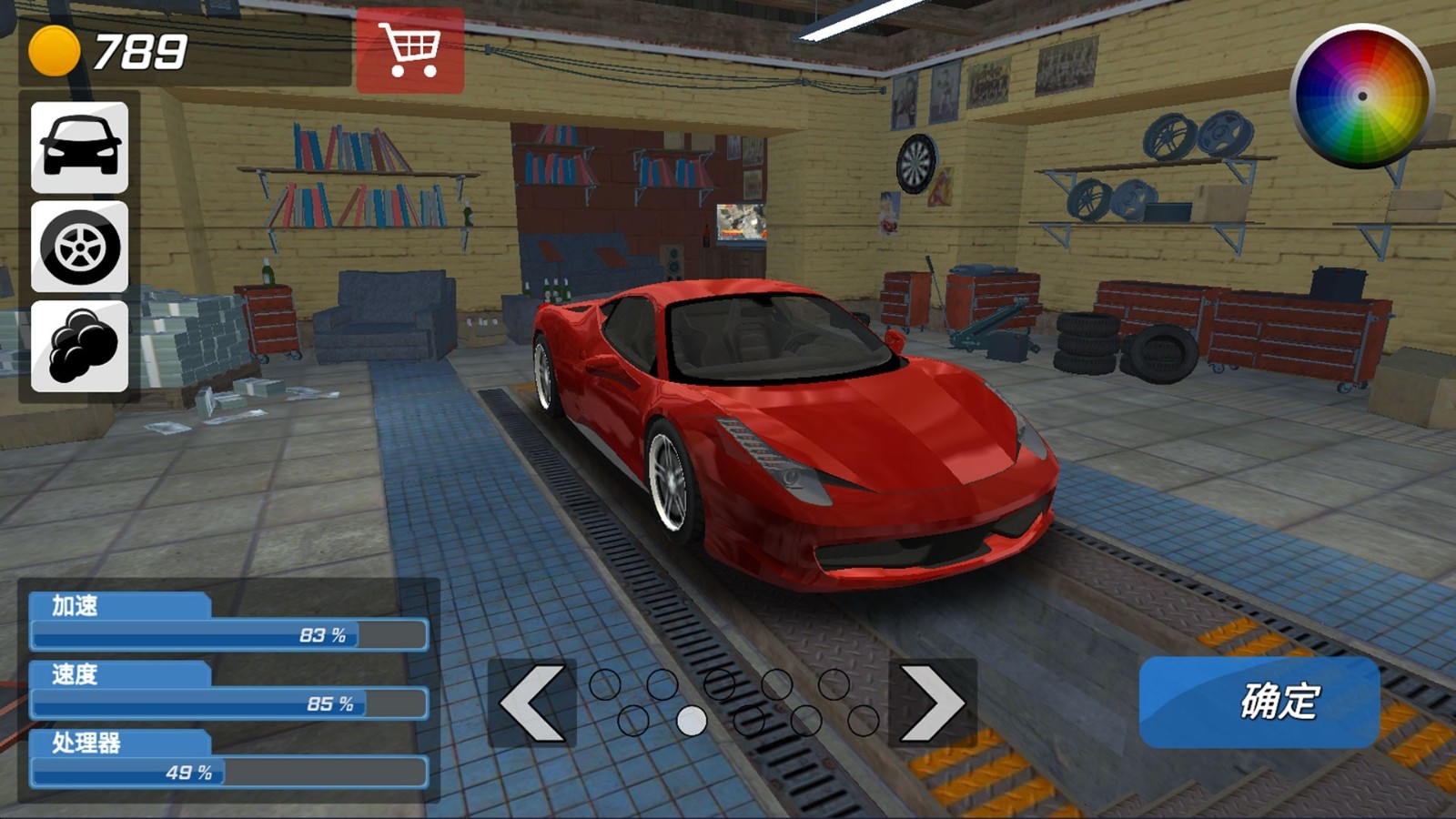Select the exhaust smoke customization icon
The image size is (1456, 819).
point(77,347)
